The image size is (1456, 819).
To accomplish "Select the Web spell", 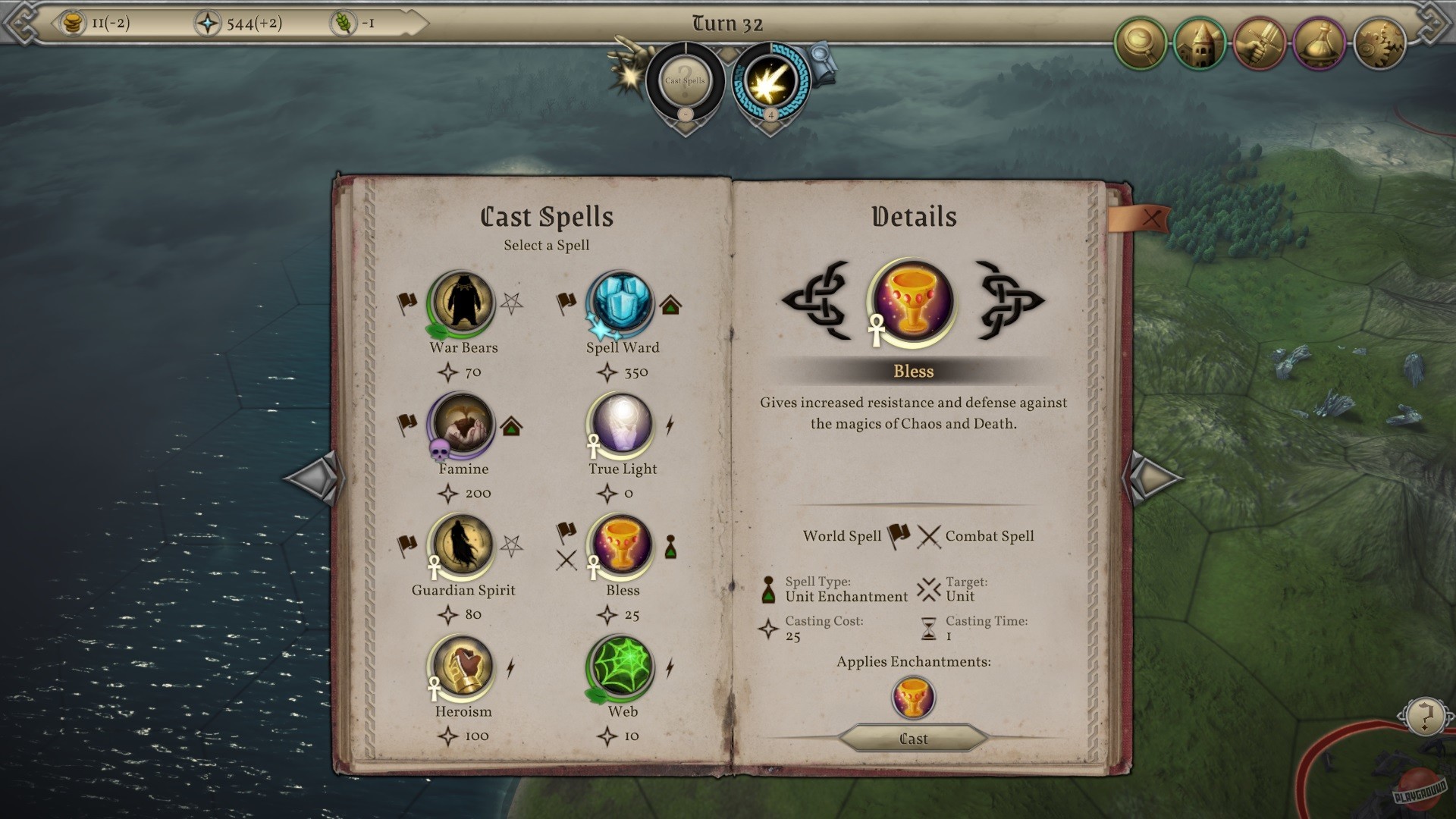I will 622,667.
